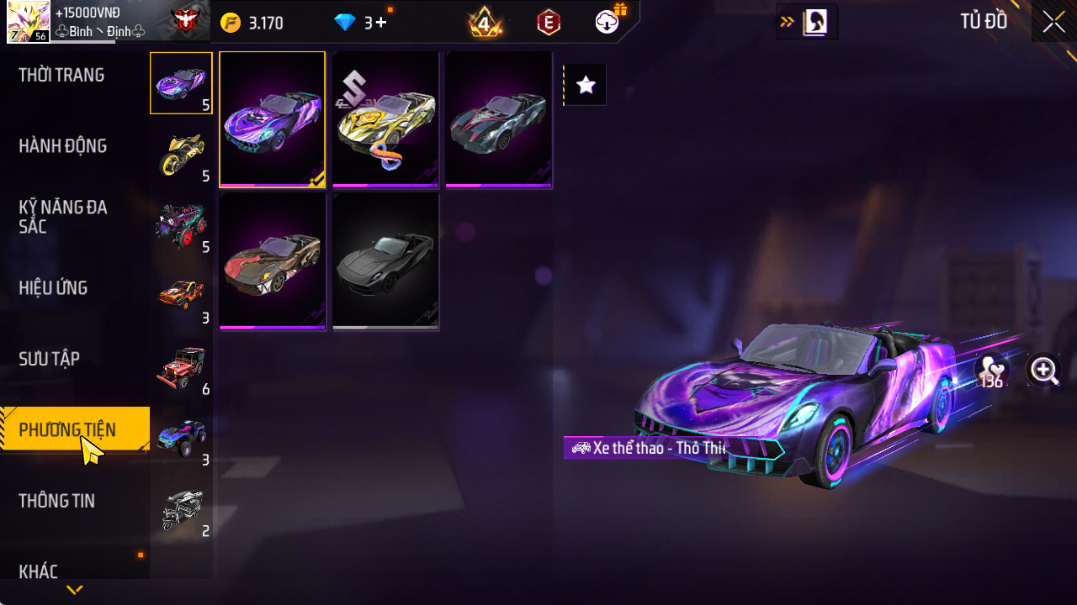1077x605 pixels.
Task: Zoom in with the magnifier preview button
Action: [1045, 371]
